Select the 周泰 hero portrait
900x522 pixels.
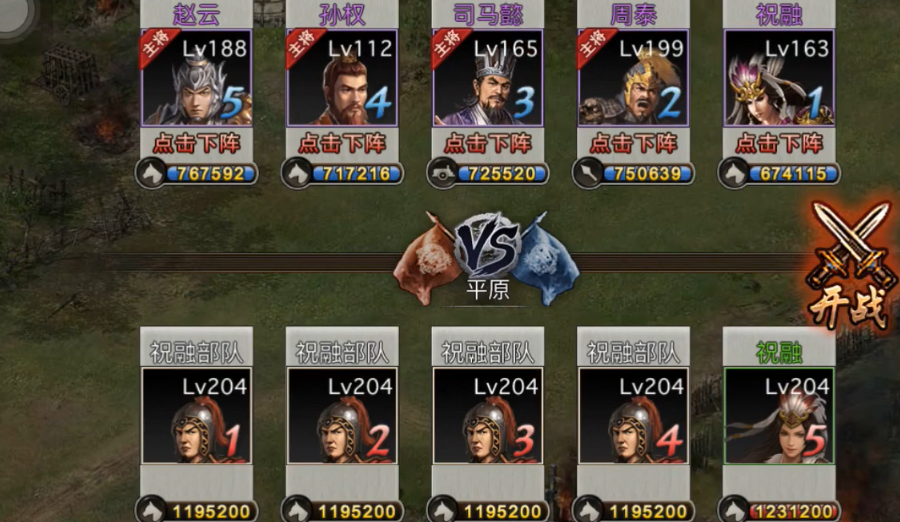(633, 78)
